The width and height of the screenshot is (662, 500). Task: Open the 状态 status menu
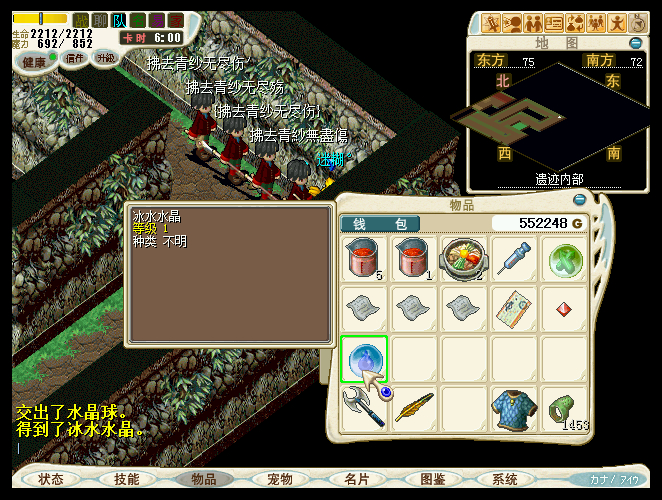coord(50,479)
